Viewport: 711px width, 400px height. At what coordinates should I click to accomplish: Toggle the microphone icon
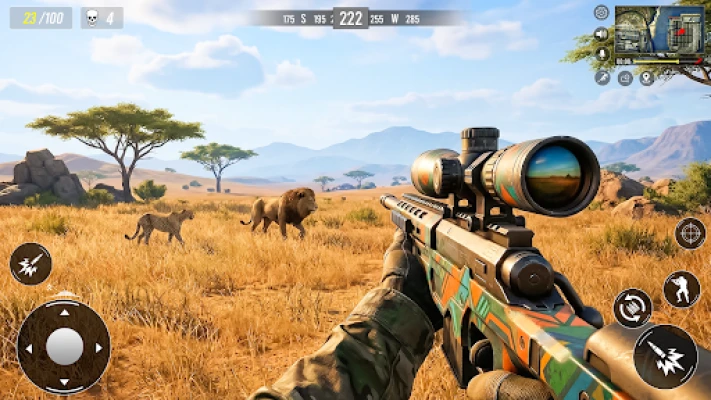(601, 55)
